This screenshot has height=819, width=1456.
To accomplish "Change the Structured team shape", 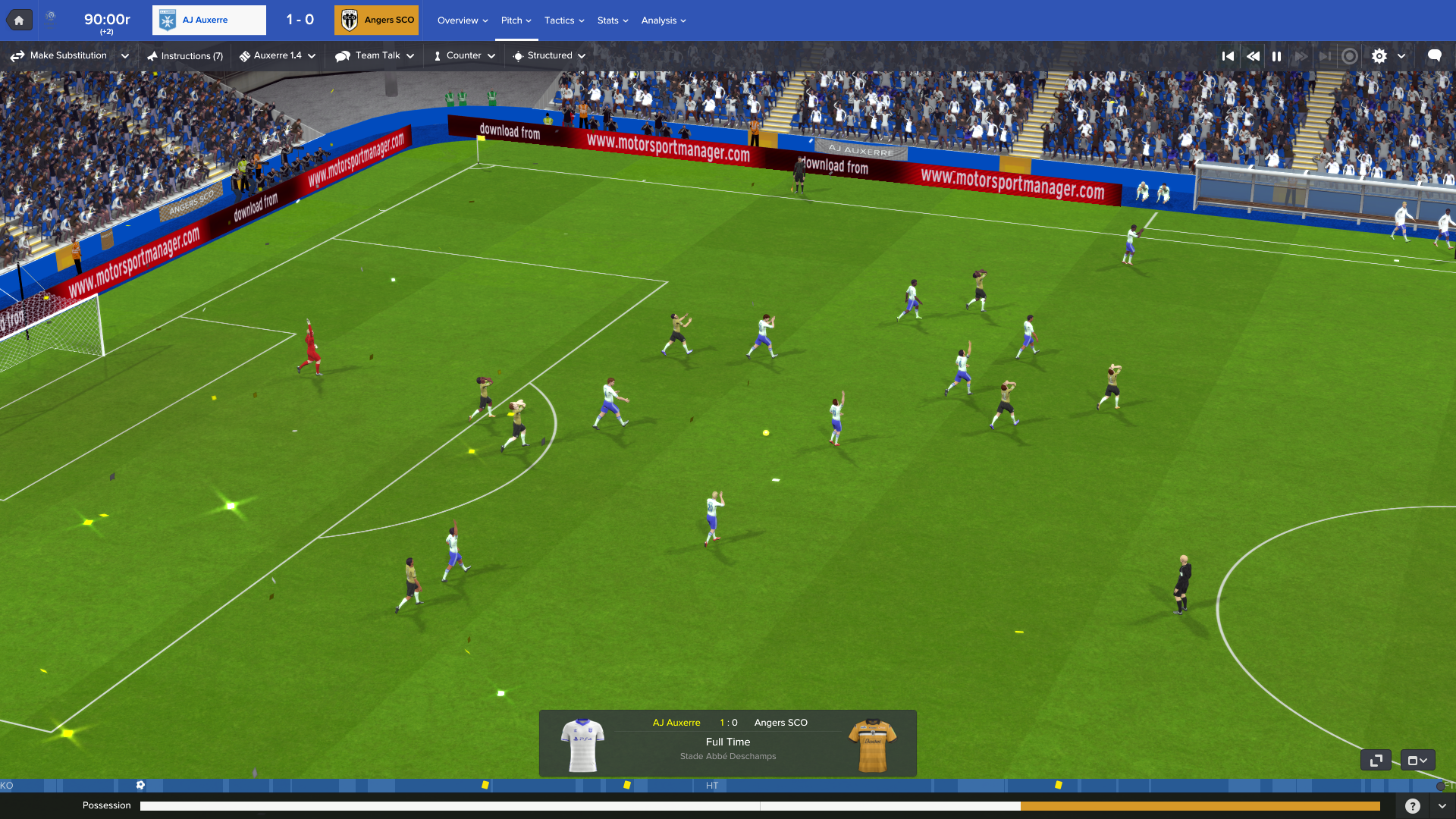I will (549, 56).
